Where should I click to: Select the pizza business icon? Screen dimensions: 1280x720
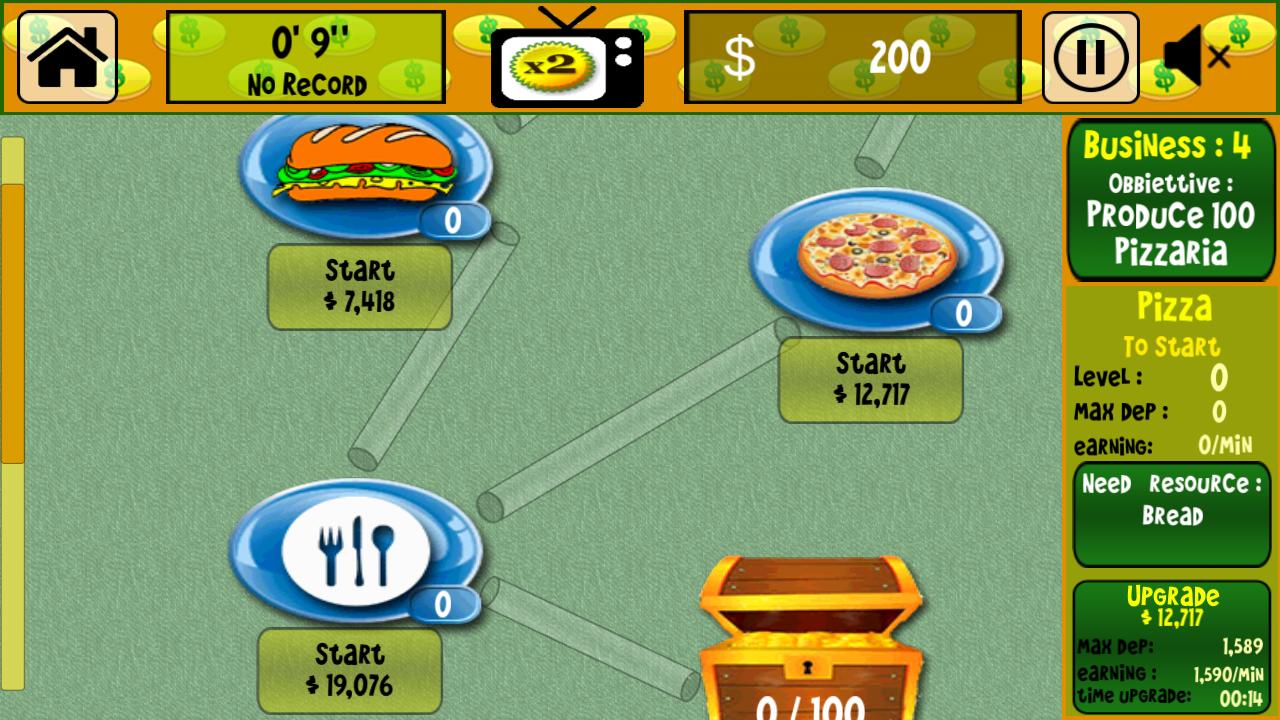pos(868,255)
